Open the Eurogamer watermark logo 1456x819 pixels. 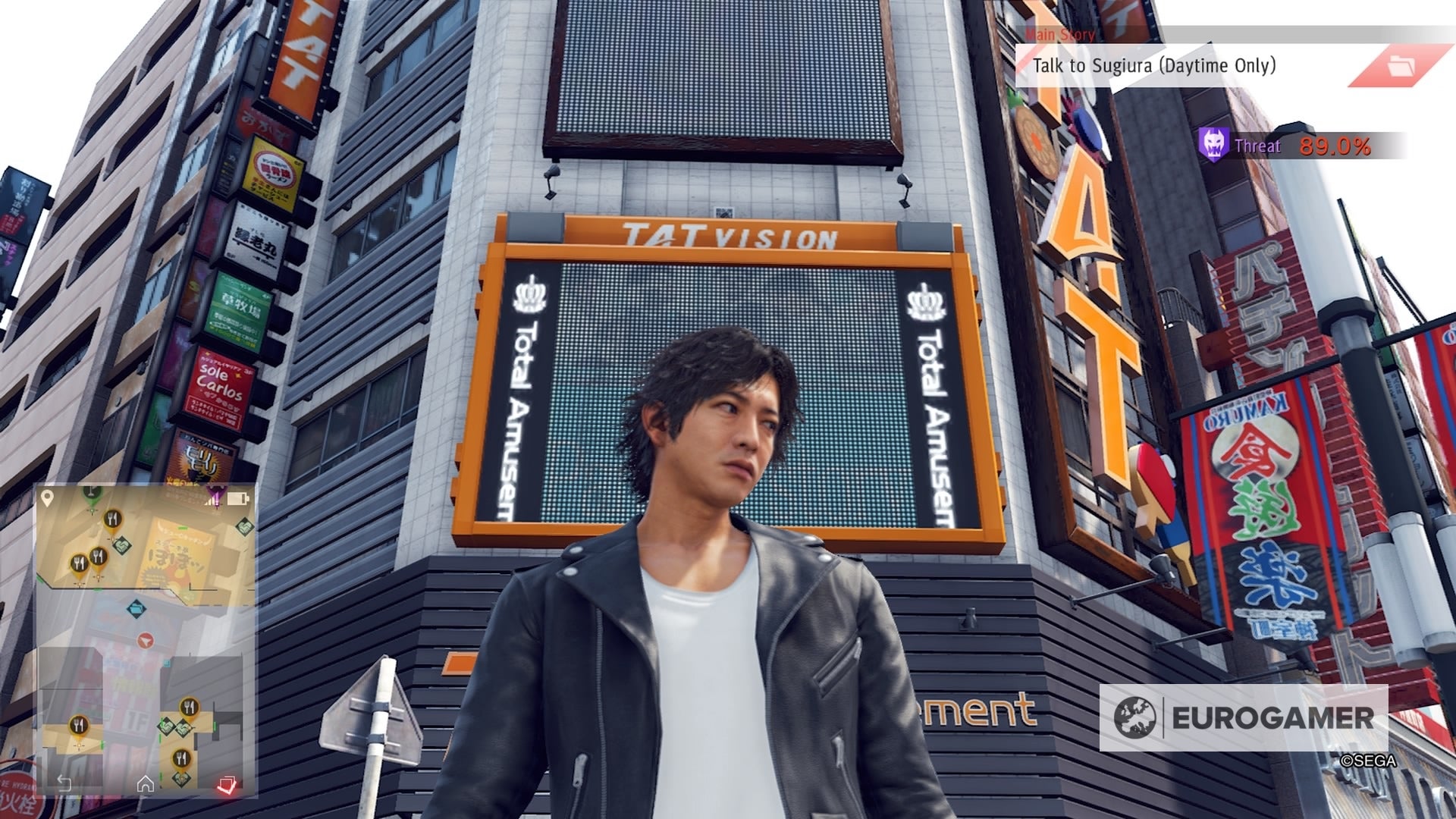[1244, 717]
